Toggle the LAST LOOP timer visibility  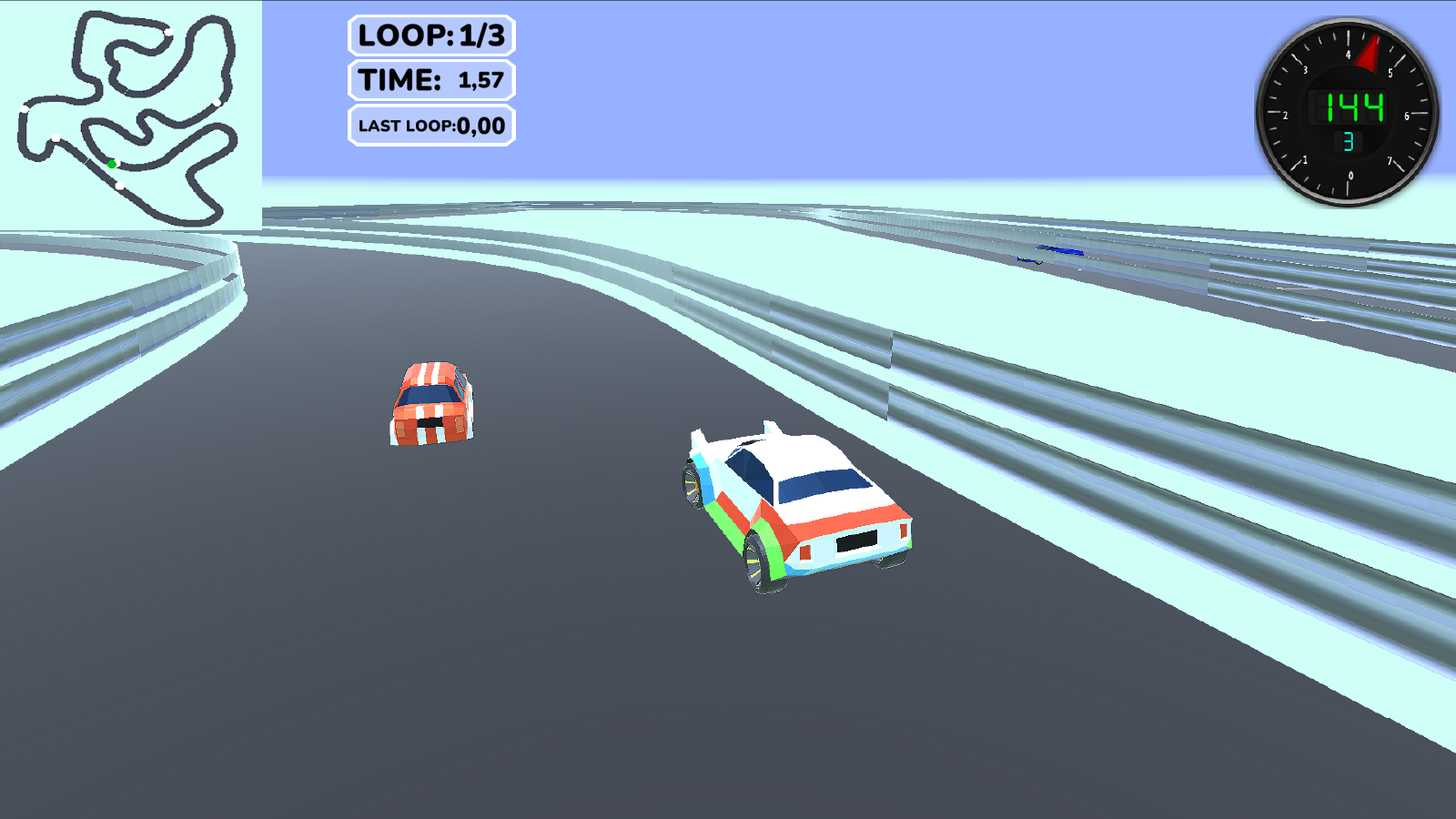(430, 124)
